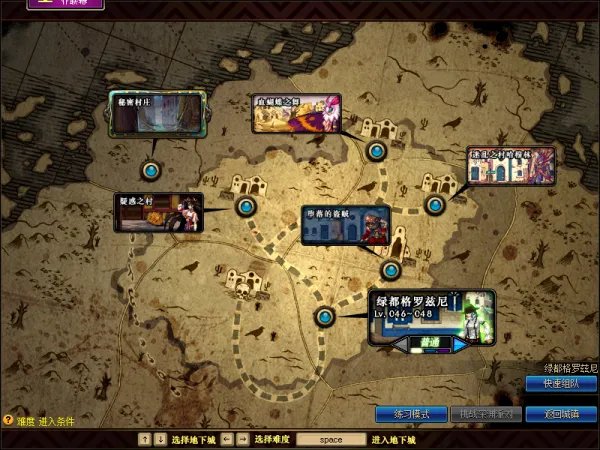Open 快速组队 quick party matching
The image size is (600, 450).
coord(560,385)
